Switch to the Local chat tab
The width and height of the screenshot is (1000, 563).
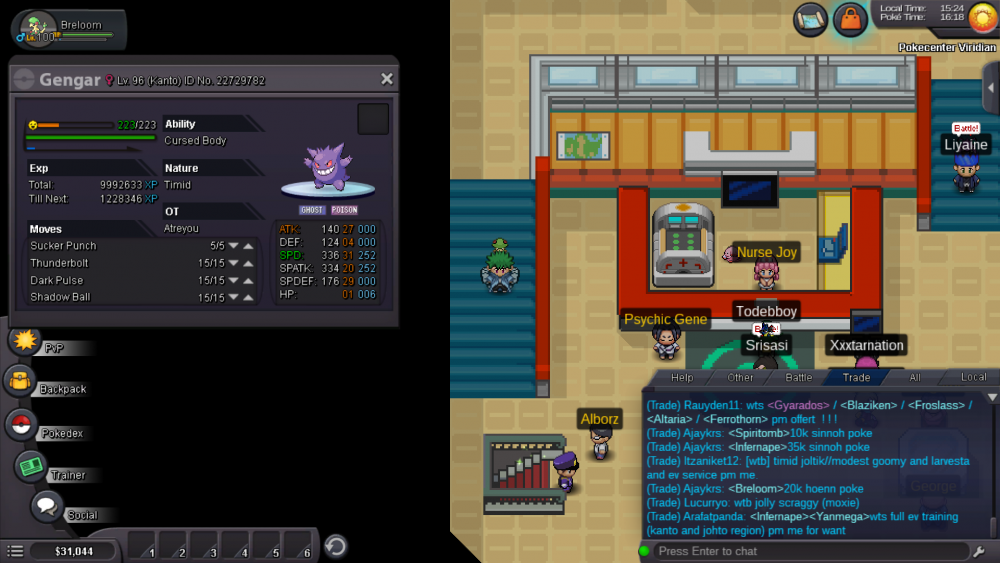(x=973, y=378)
